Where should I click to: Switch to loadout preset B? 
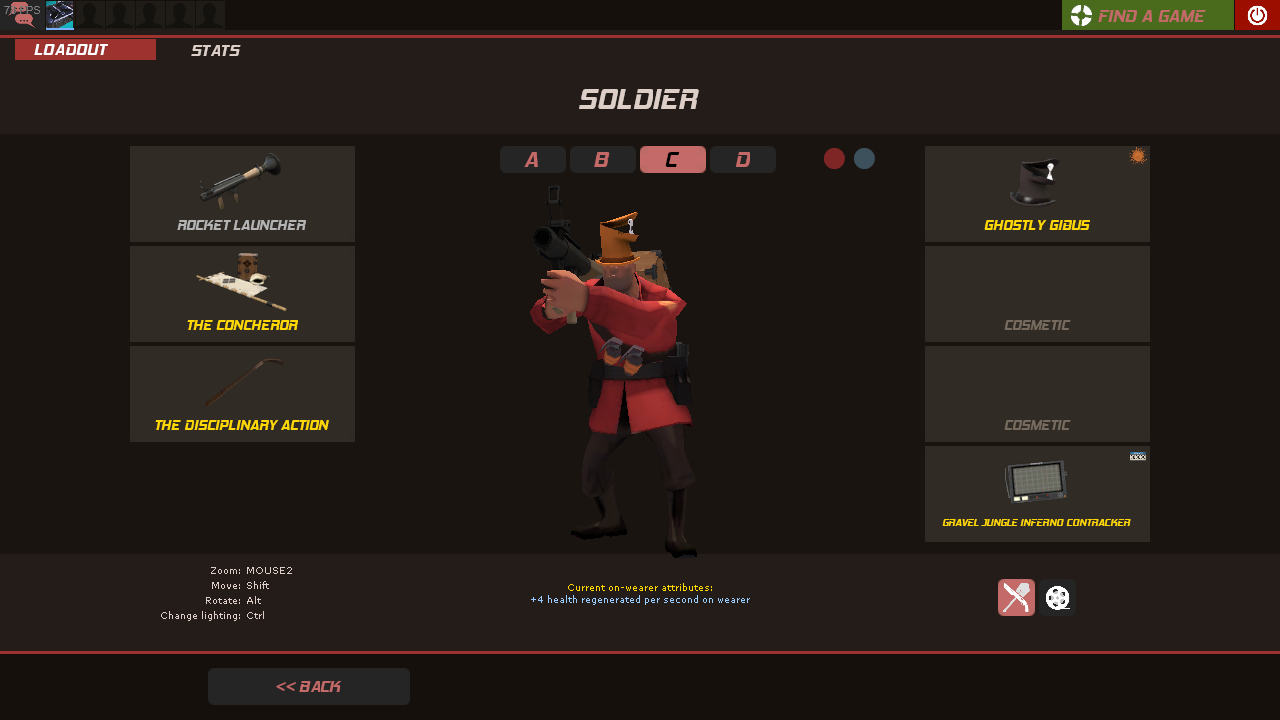(x=602, y=160)
